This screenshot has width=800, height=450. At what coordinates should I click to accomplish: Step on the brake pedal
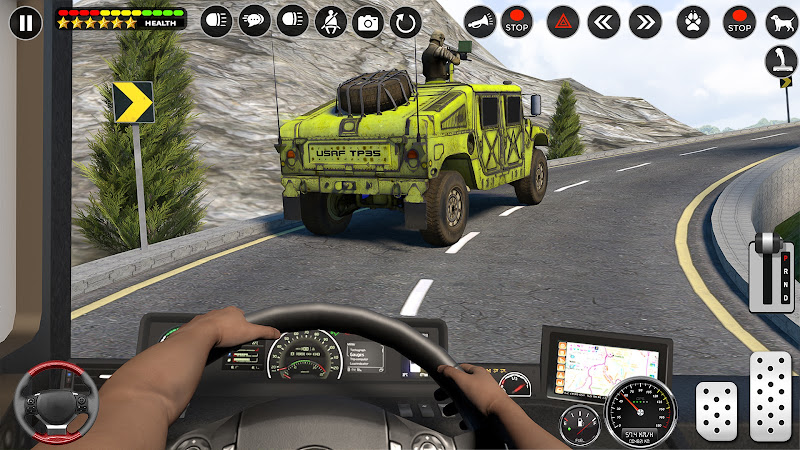[716, 408]
